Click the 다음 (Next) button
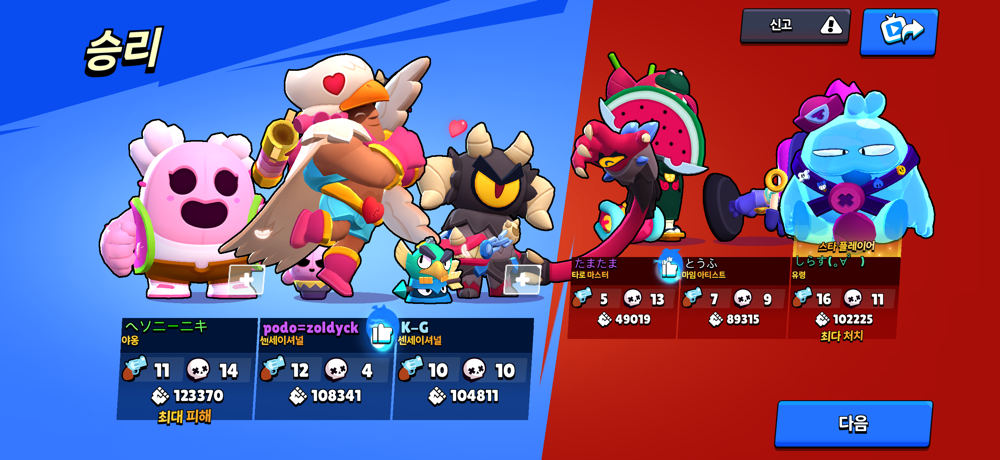 pos(853,423)
